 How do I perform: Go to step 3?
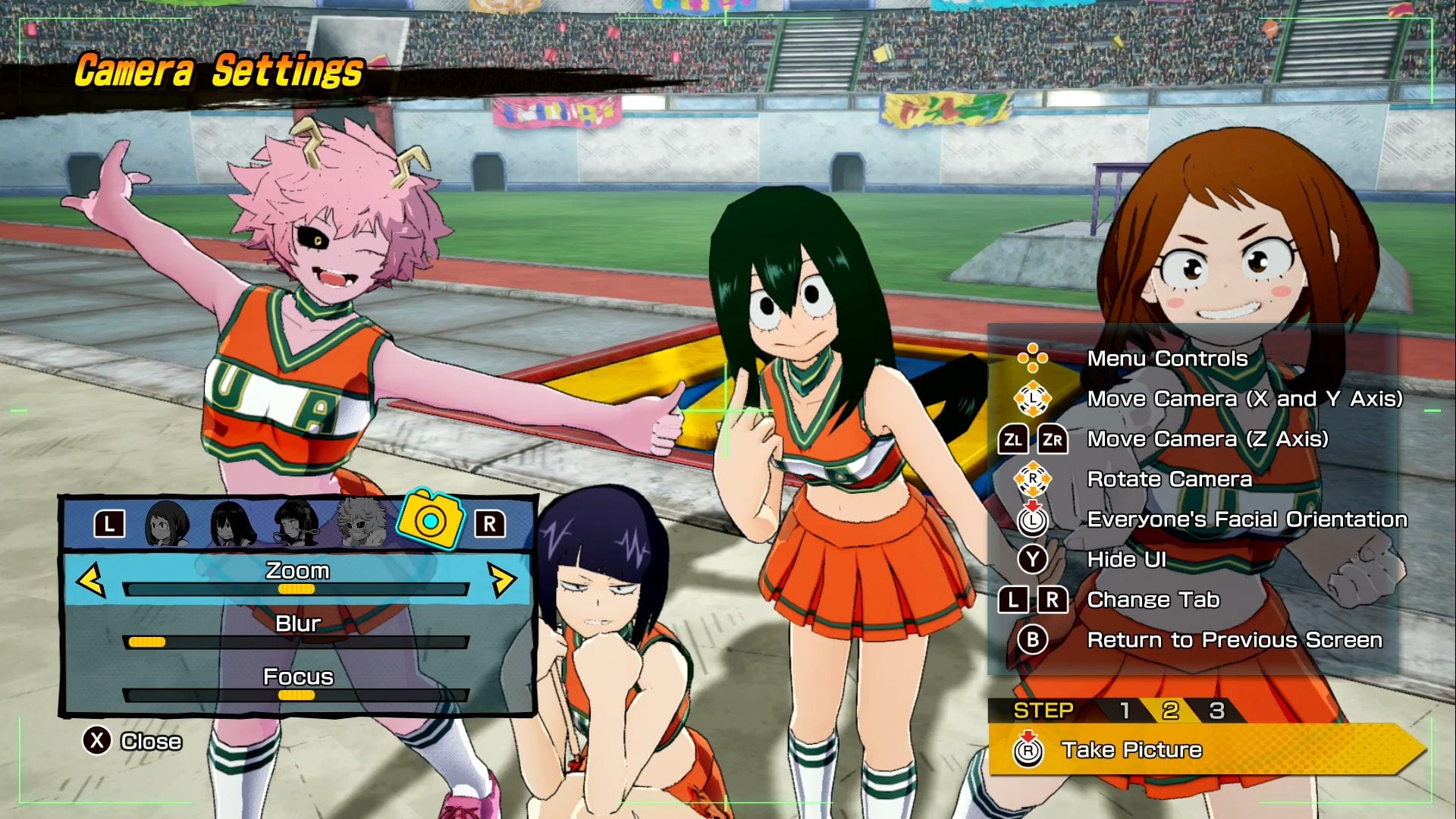pyautogui.click(x=1216, y=711)
